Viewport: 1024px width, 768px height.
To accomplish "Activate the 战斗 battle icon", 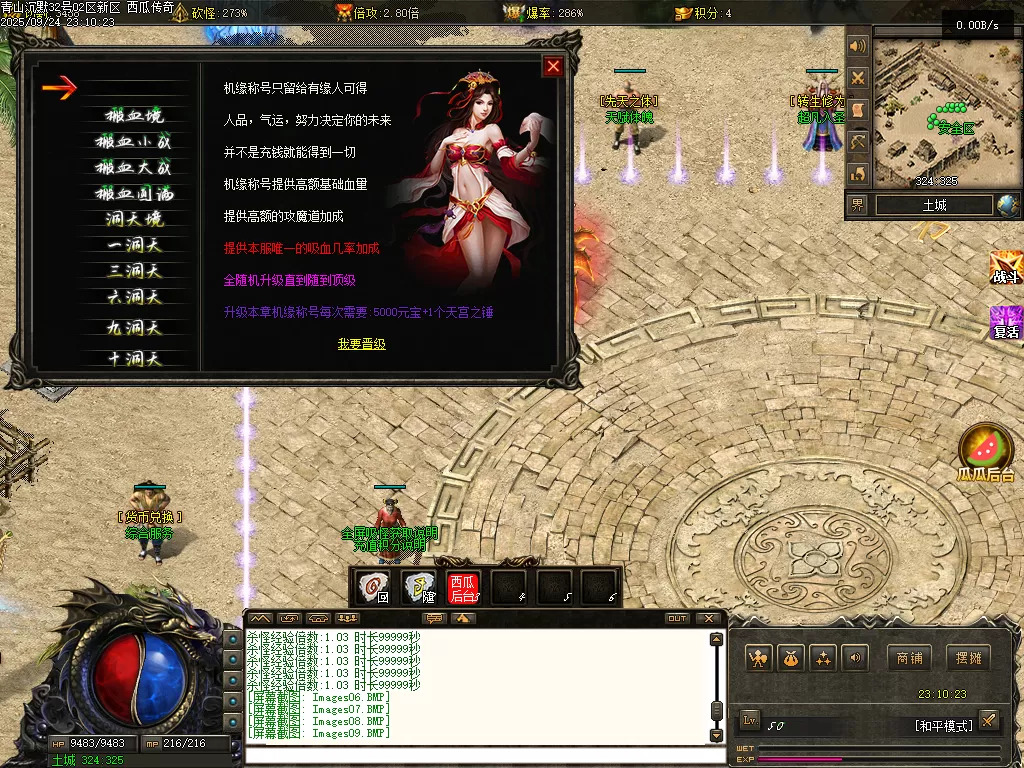I will click(1005, 270).
